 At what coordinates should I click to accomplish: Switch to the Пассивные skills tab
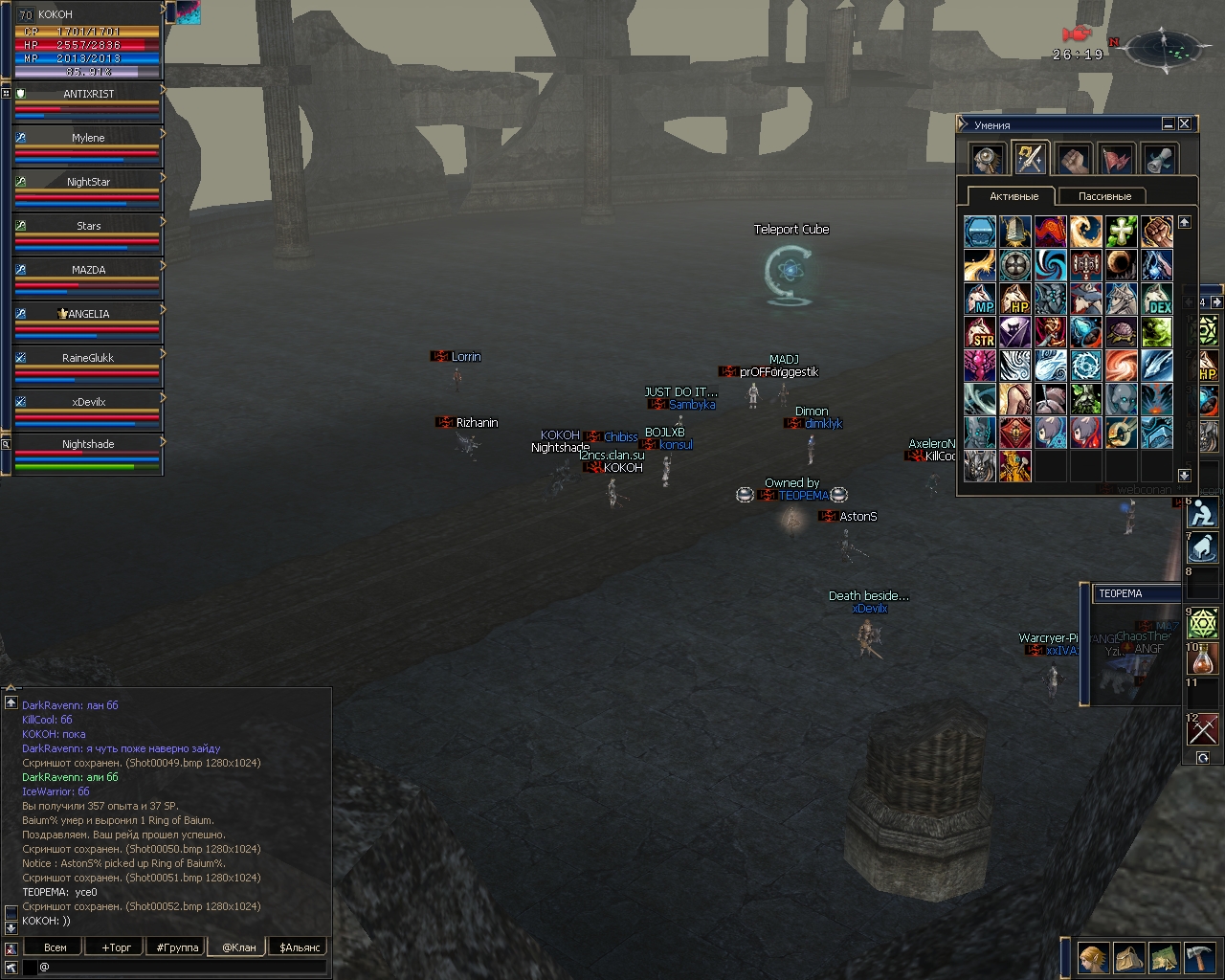pos(1104,196)
